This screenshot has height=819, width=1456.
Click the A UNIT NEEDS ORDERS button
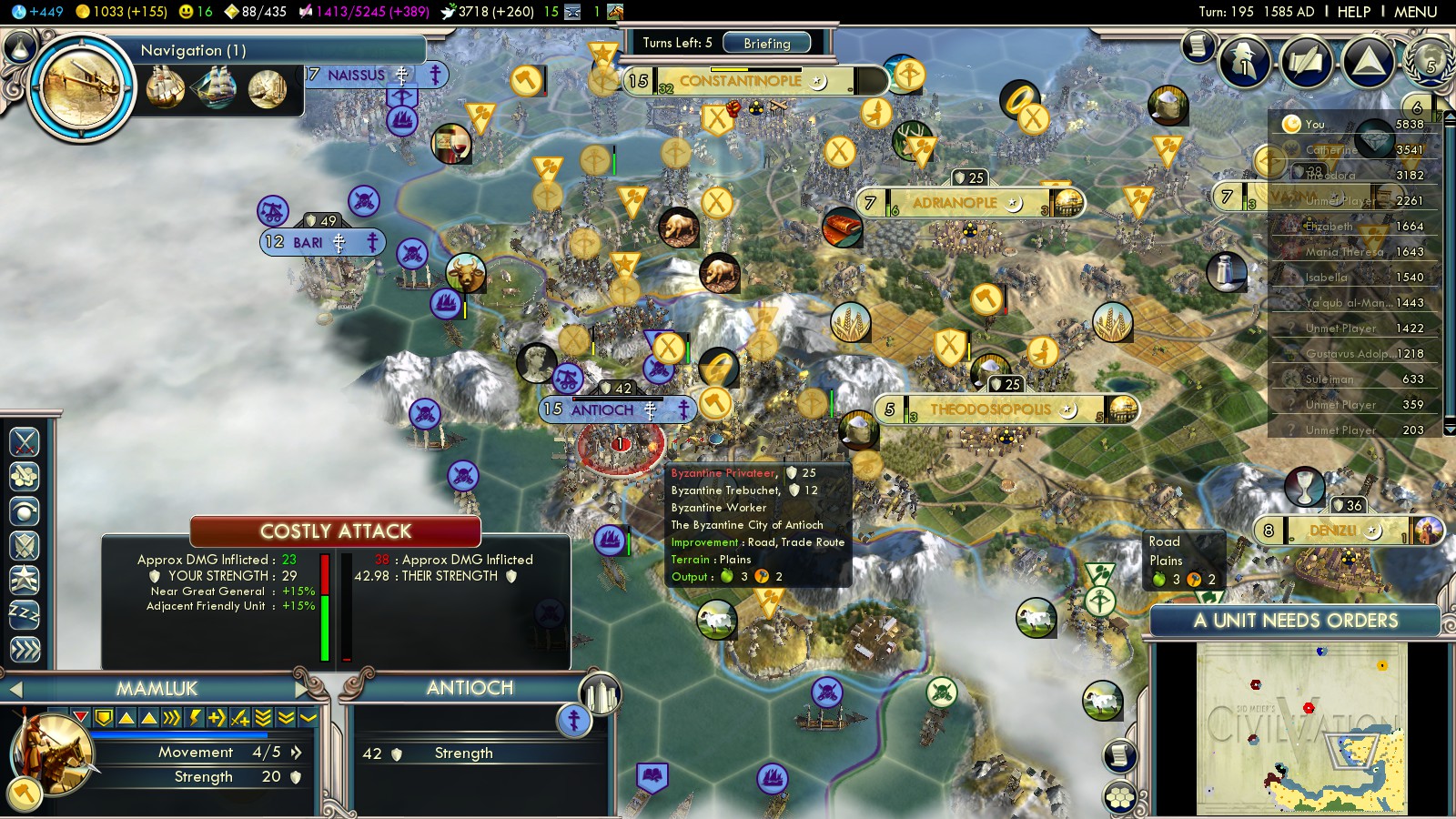1295,621
